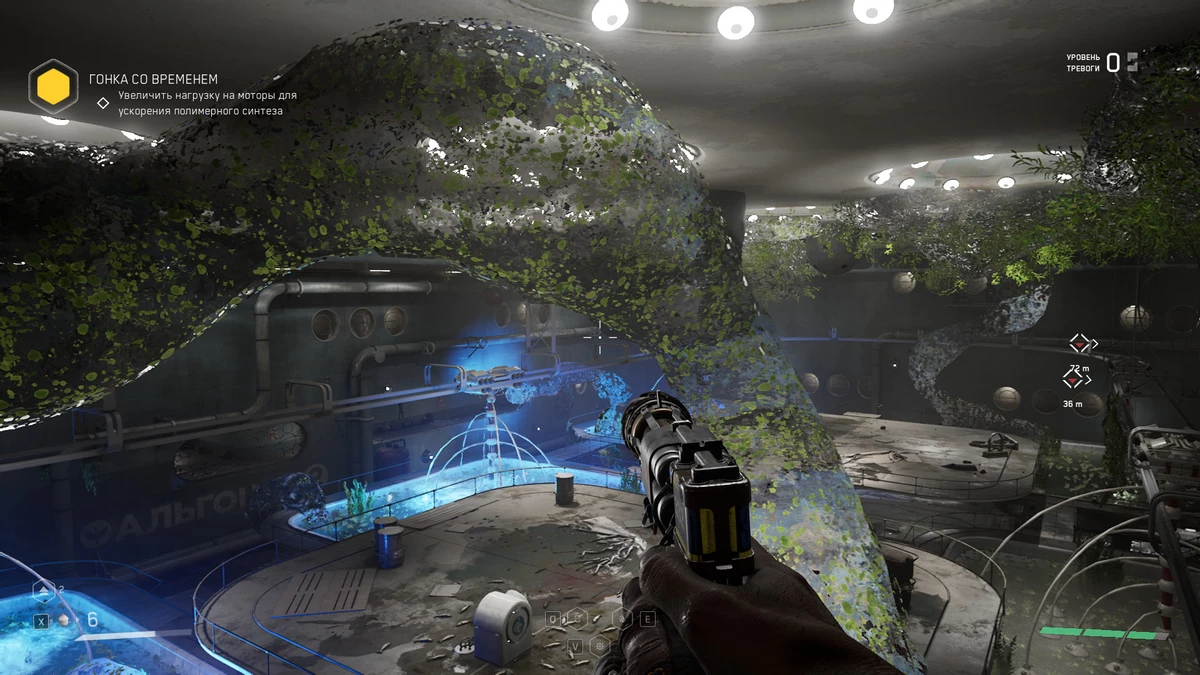
Task: Activate the hexagon ability beside the Q key
Action: 578,619
